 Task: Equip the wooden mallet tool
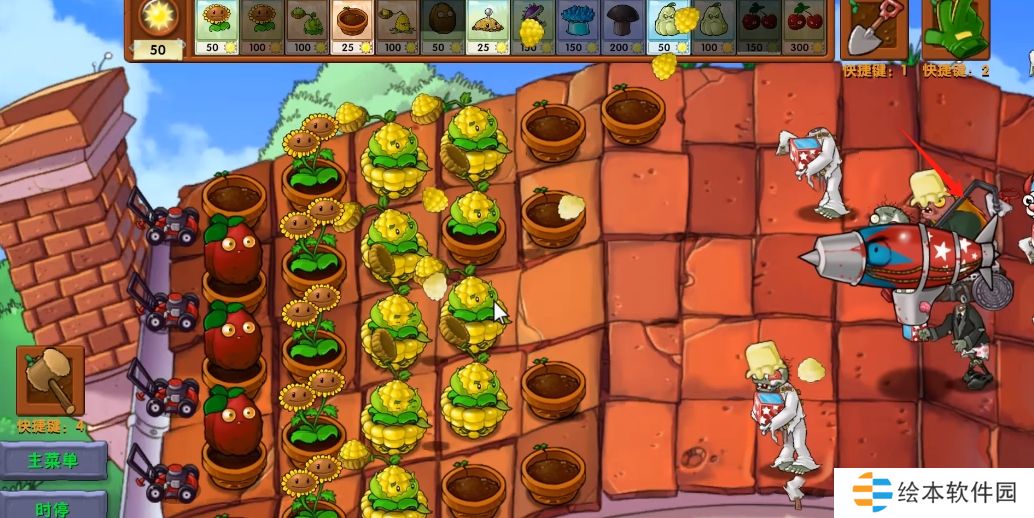(x=49, y=380)
